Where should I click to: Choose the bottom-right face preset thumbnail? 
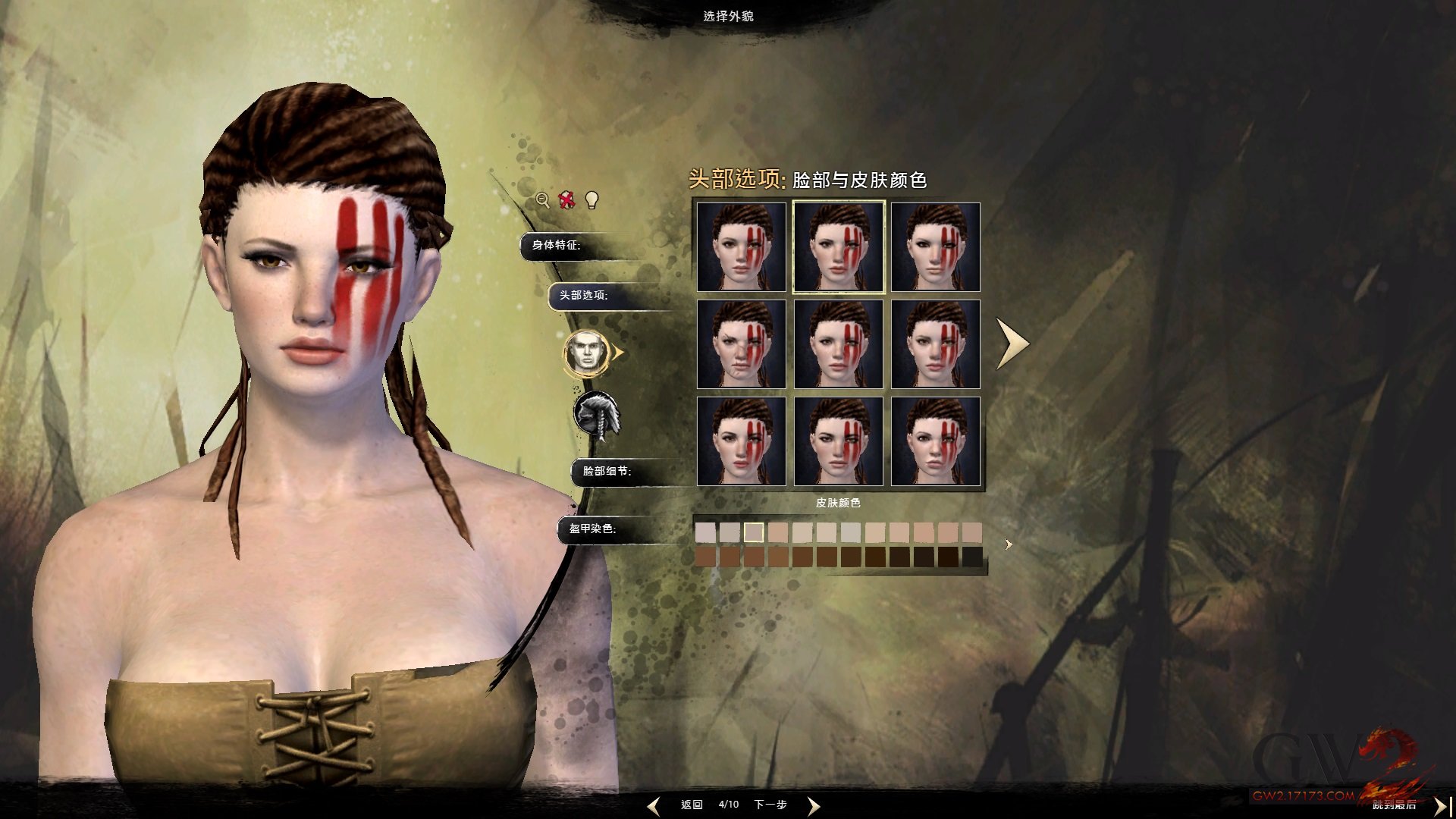(x=936, y=441)
